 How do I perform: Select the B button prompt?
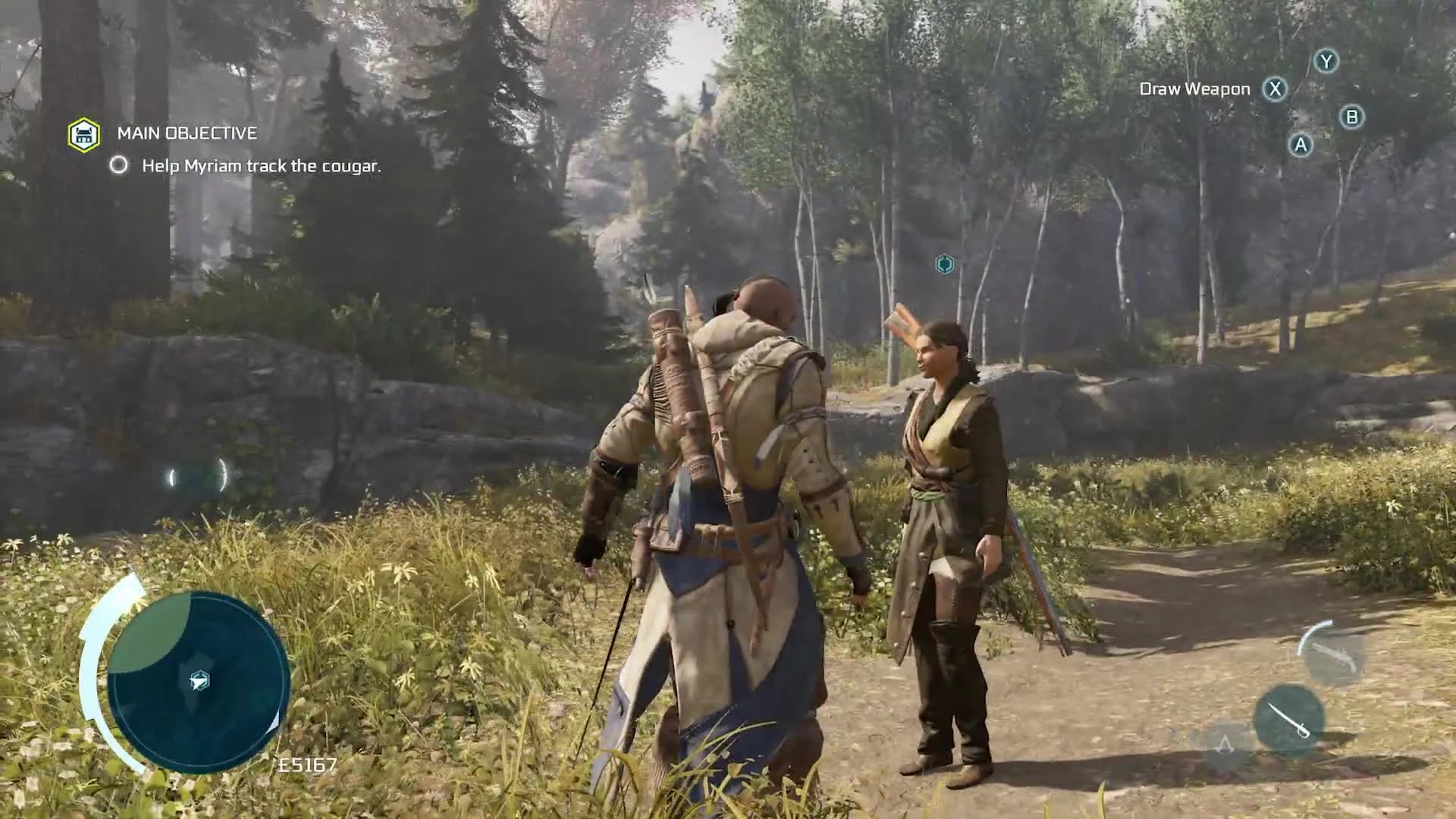point(1352,118)
